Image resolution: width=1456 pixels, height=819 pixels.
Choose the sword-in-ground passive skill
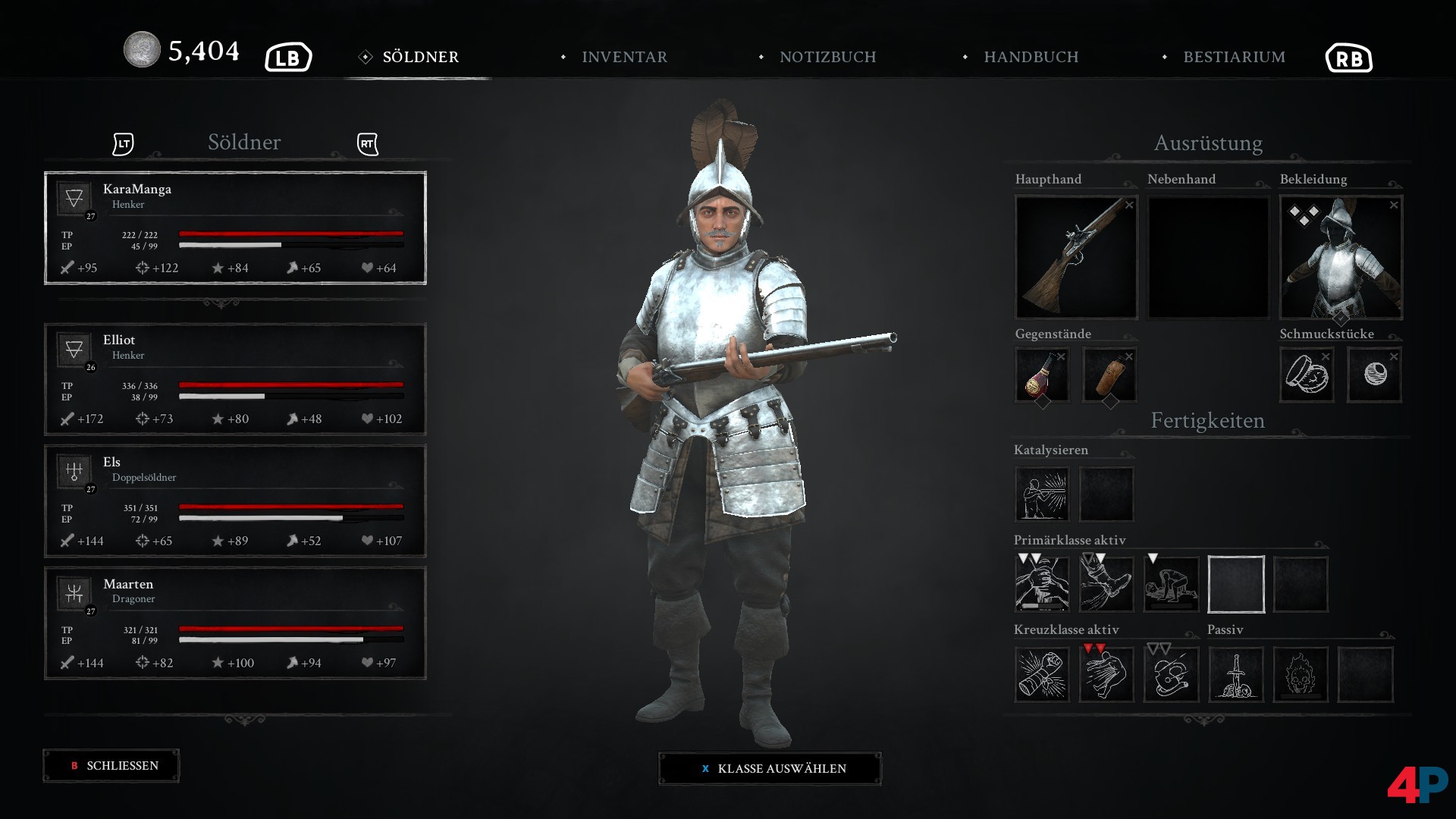click(1235, 674)
